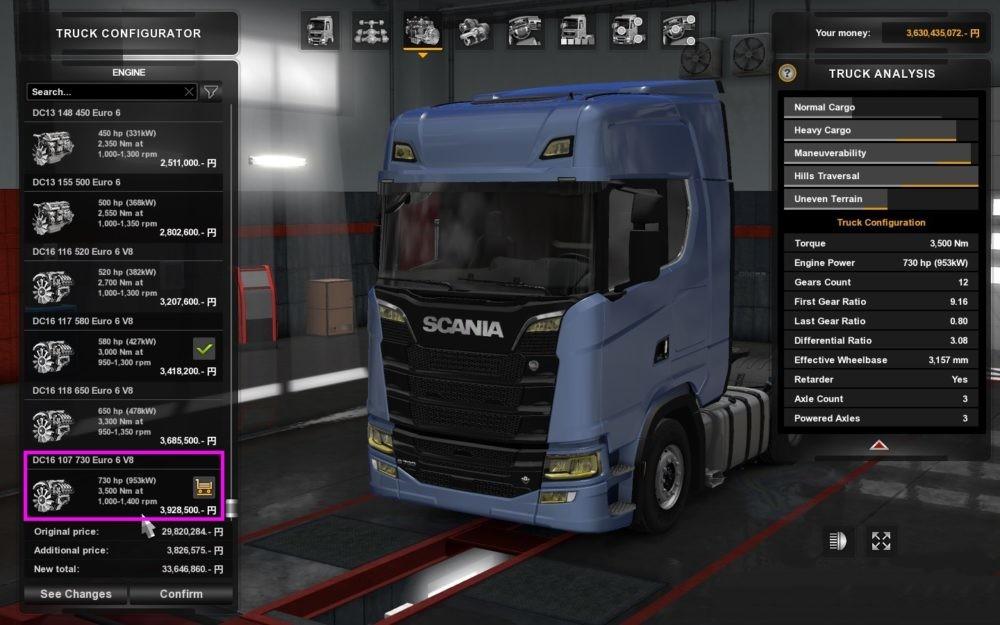Viewport: 1000px width, 625px height.
Task: Click the cart icon on the 730 engine
Action: click(204, 487)
